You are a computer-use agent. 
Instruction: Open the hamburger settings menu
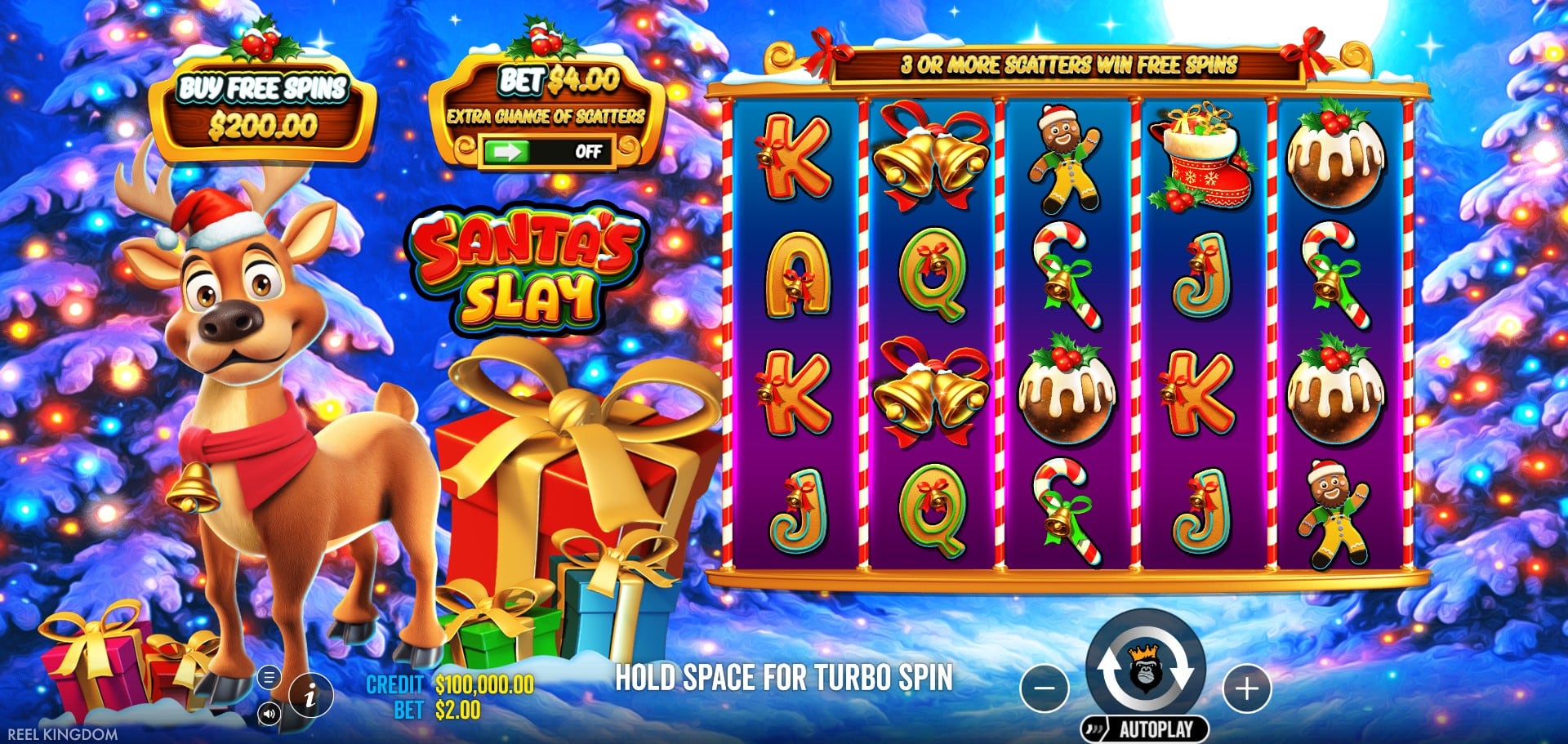click(x=268, y=678)
